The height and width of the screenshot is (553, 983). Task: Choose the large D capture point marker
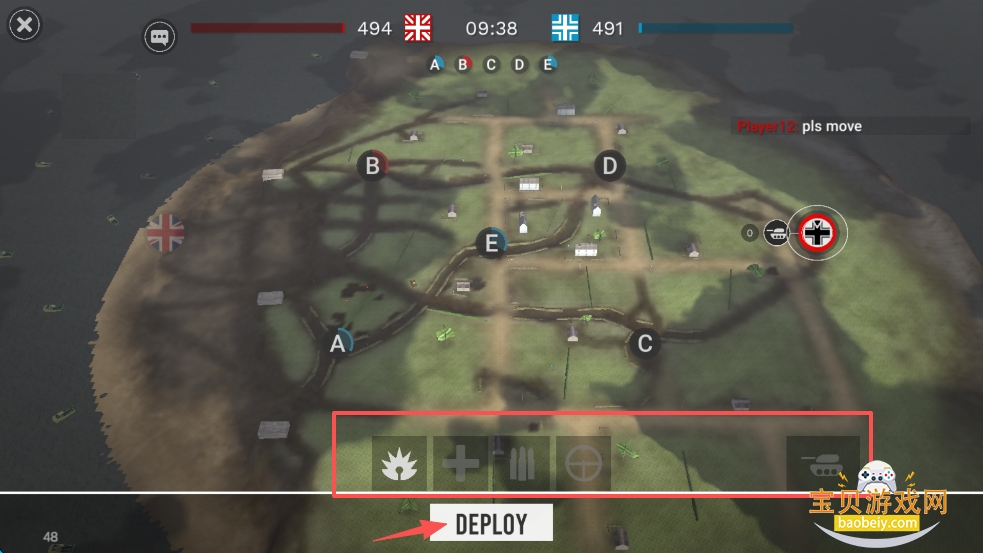(x=610, y=165)
